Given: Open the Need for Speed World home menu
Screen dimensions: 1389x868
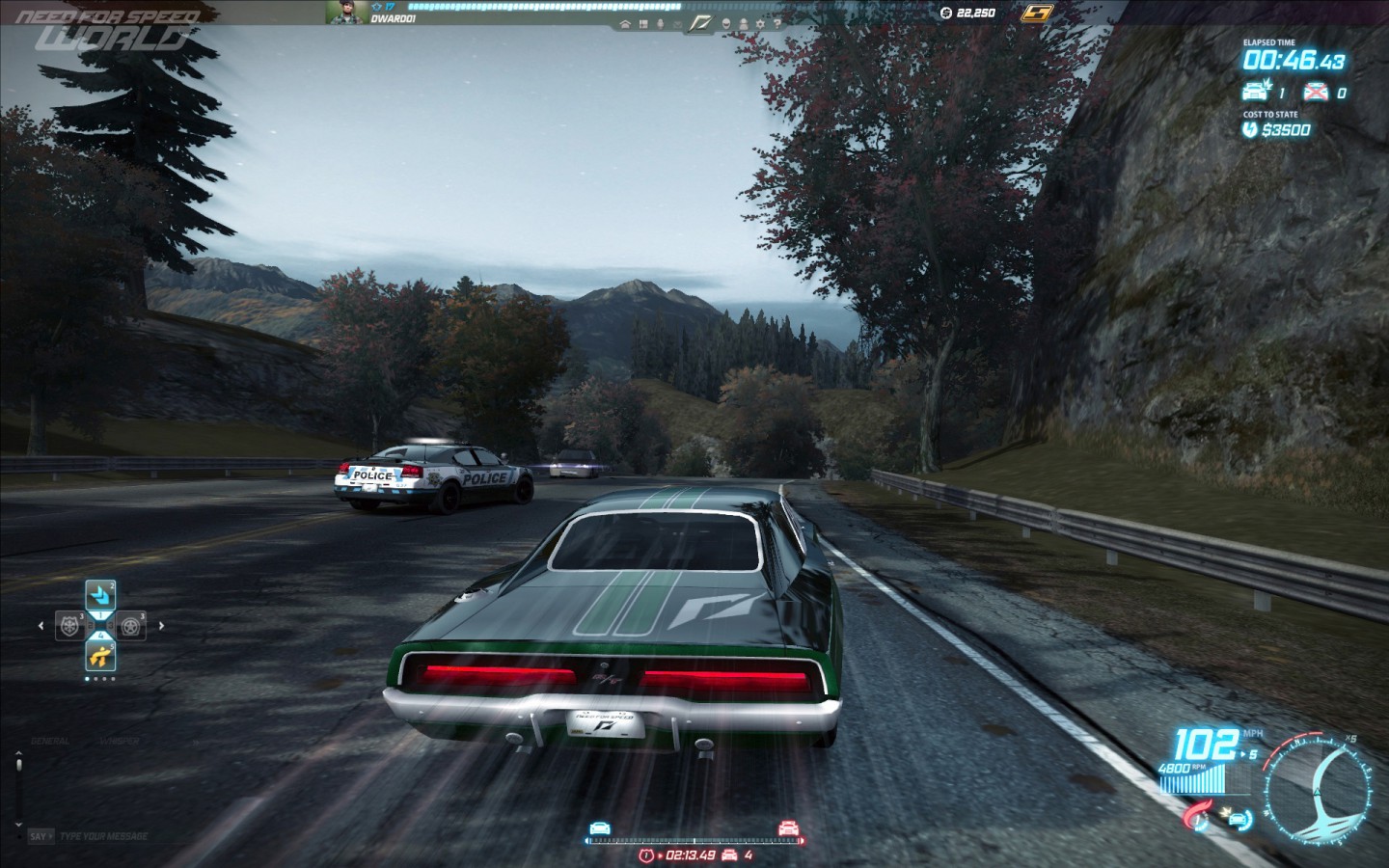Looking at the screenshot, I should tap(625, 25).
